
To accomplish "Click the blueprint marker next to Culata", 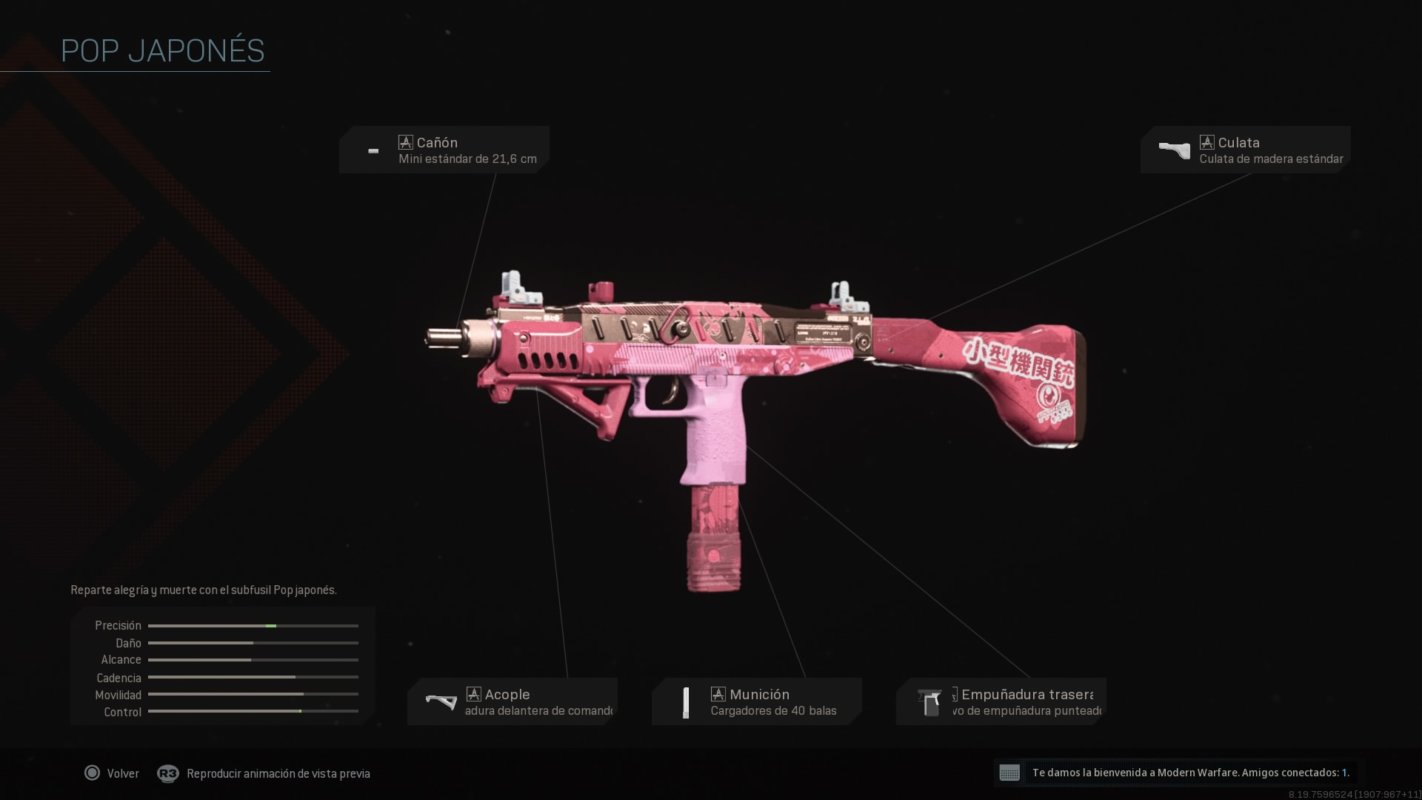I will pos(1208,141).
